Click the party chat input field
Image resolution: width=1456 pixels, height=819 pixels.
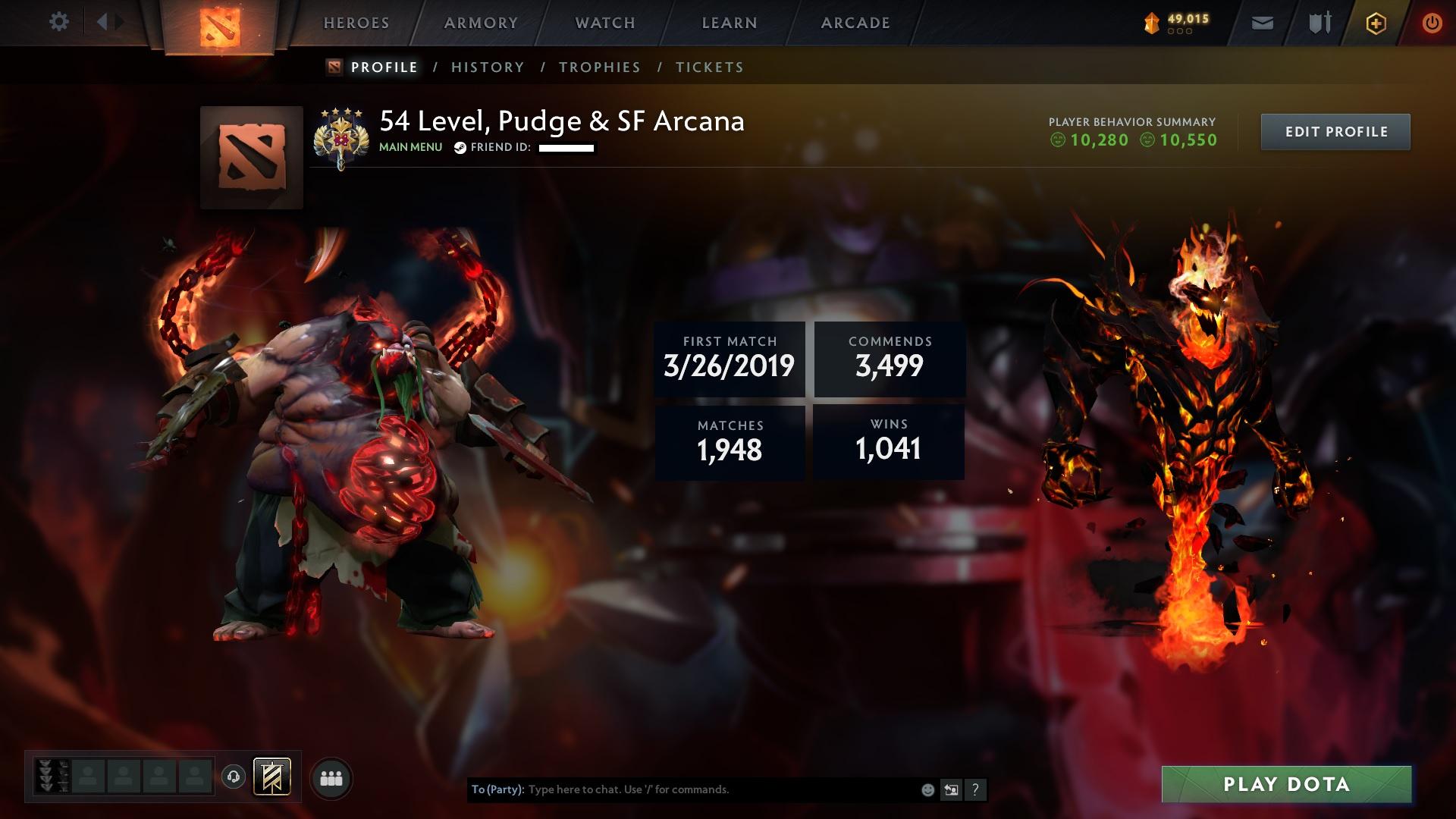coord(682,789)
